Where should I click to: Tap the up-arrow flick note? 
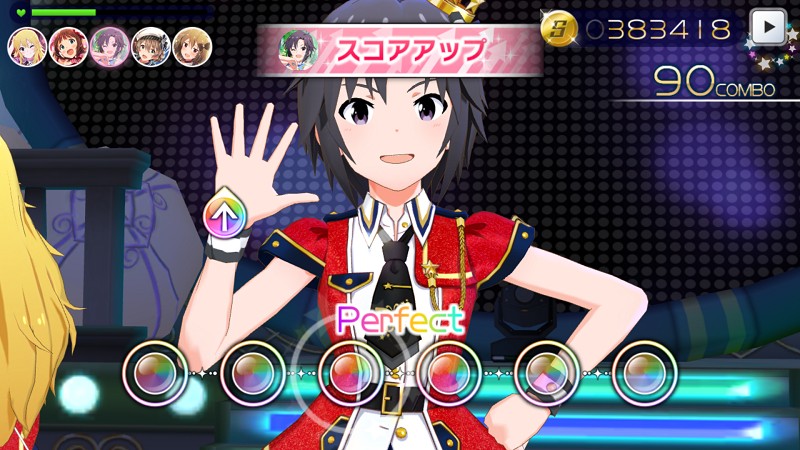click(x=225, y=216)
